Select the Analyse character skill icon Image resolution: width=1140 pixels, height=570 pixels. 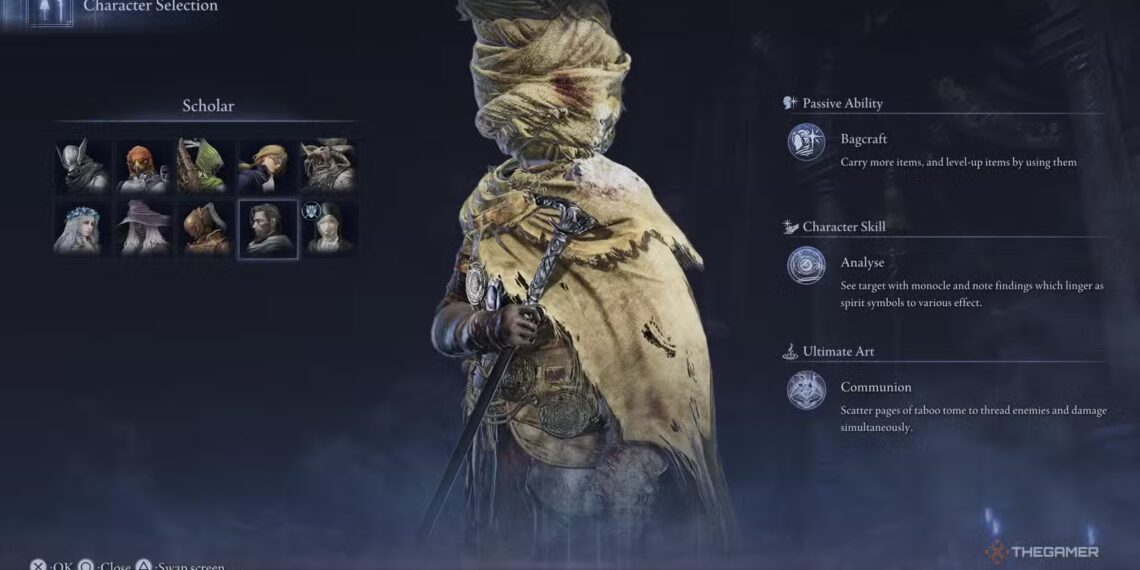[806, 266]
